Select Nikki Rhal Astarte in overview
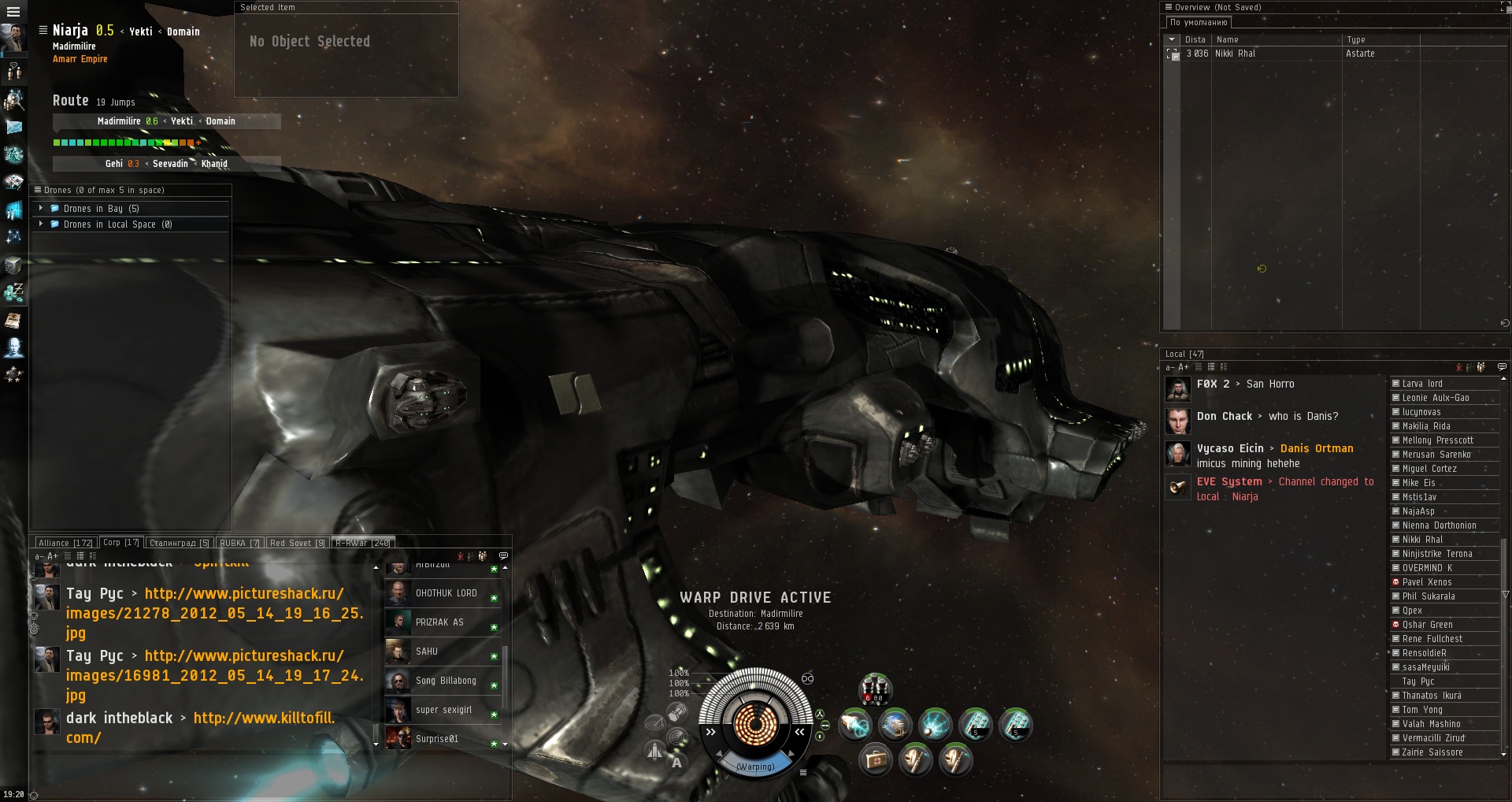 1260,54
